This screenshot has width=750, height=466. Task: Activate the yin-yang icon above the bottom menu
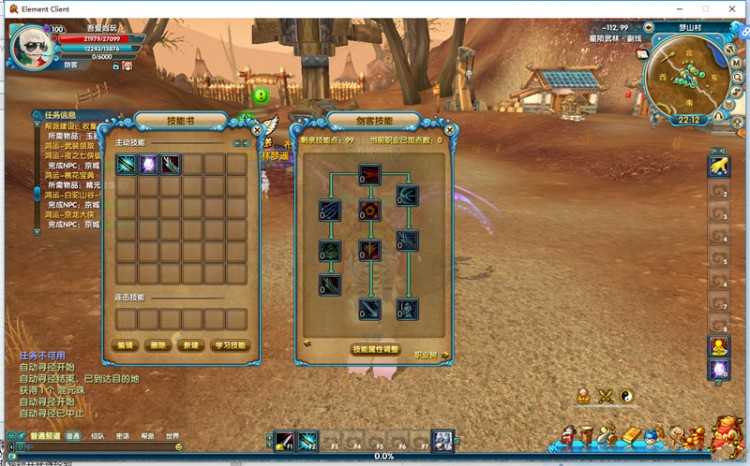pos(627,396)
